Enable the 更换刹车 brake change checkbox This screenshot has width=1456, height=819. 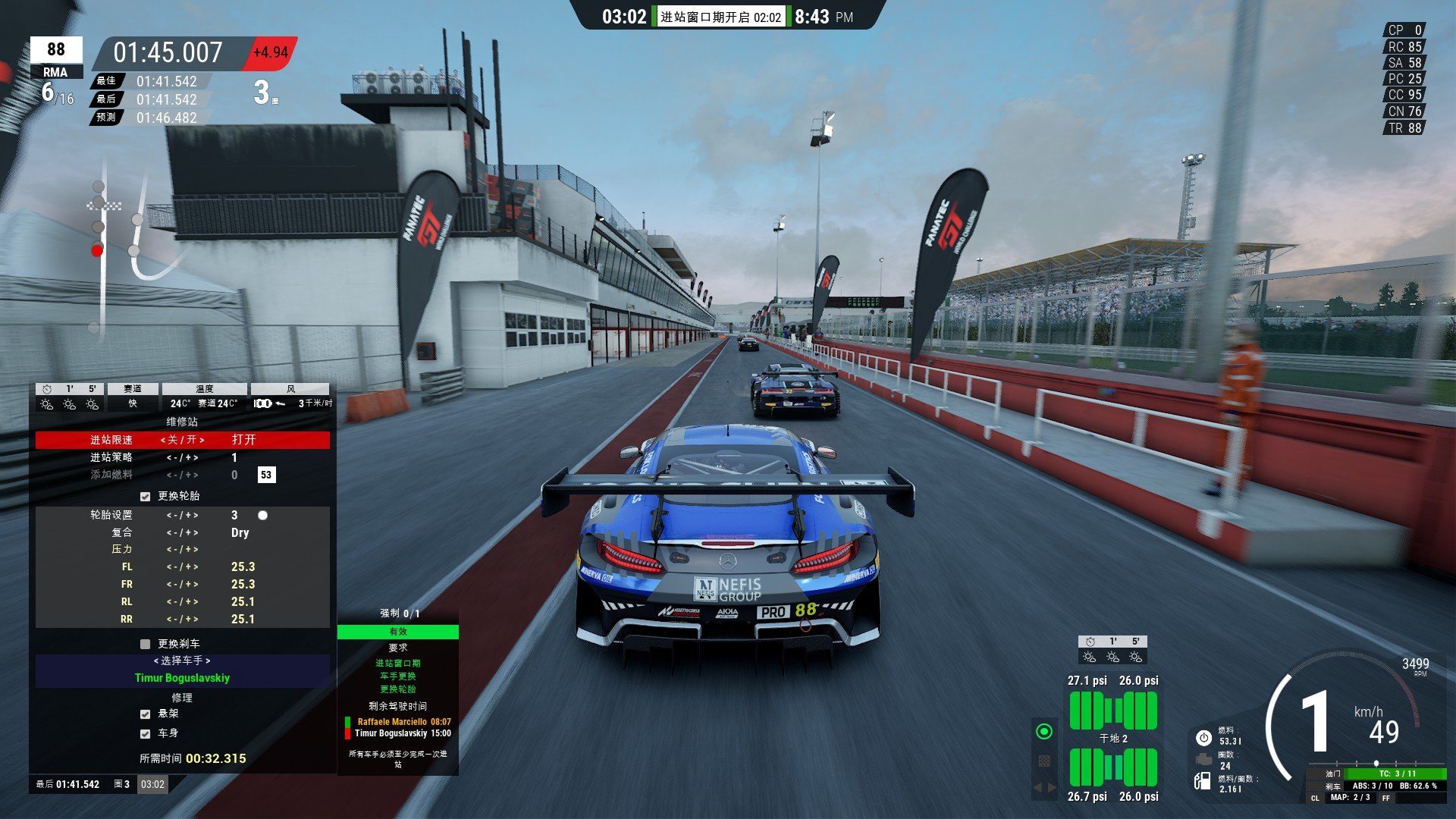coord(146,645)
